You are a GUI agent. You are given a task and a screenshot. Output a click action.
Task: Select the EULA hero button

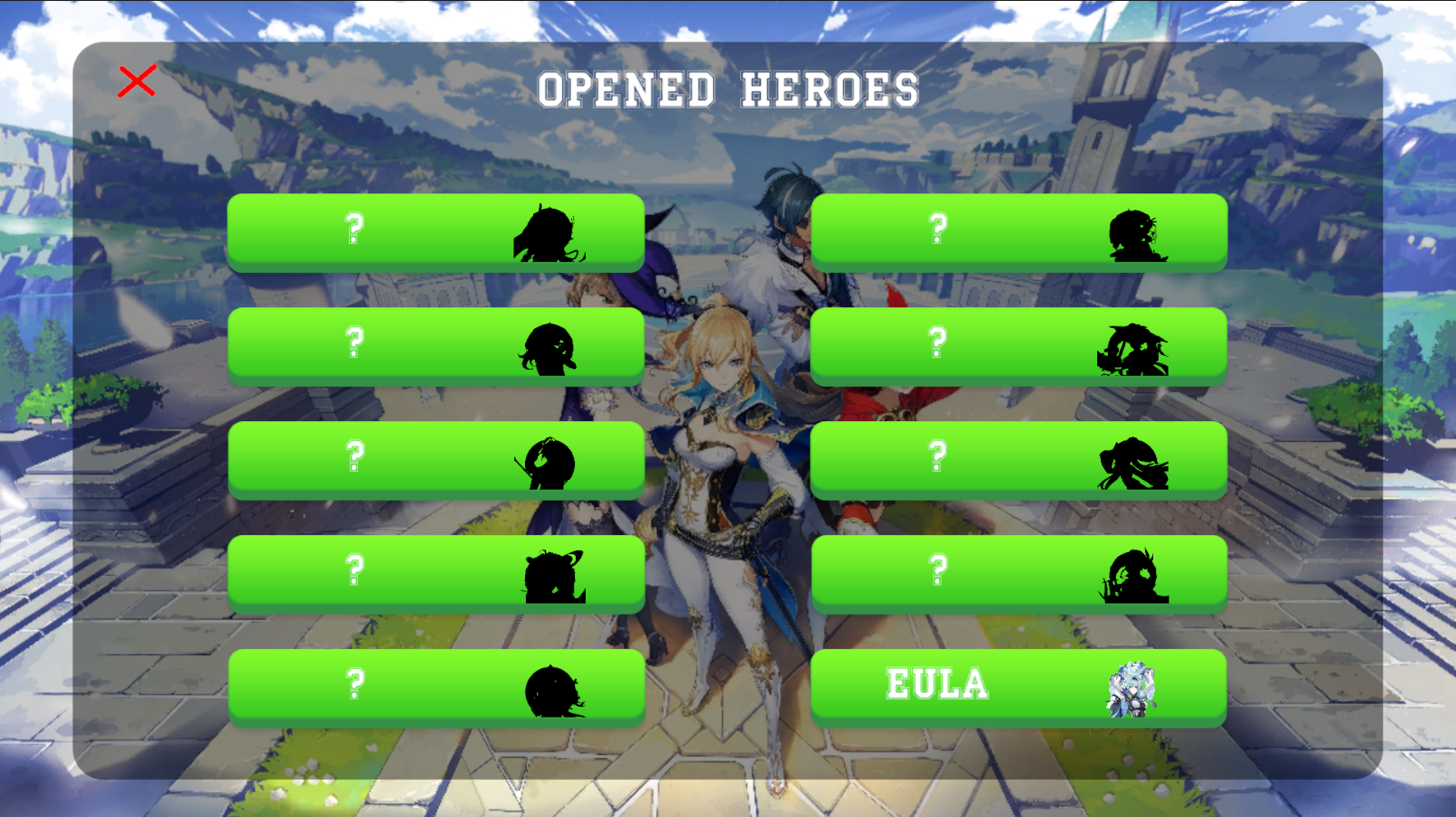click(1019, 687)
